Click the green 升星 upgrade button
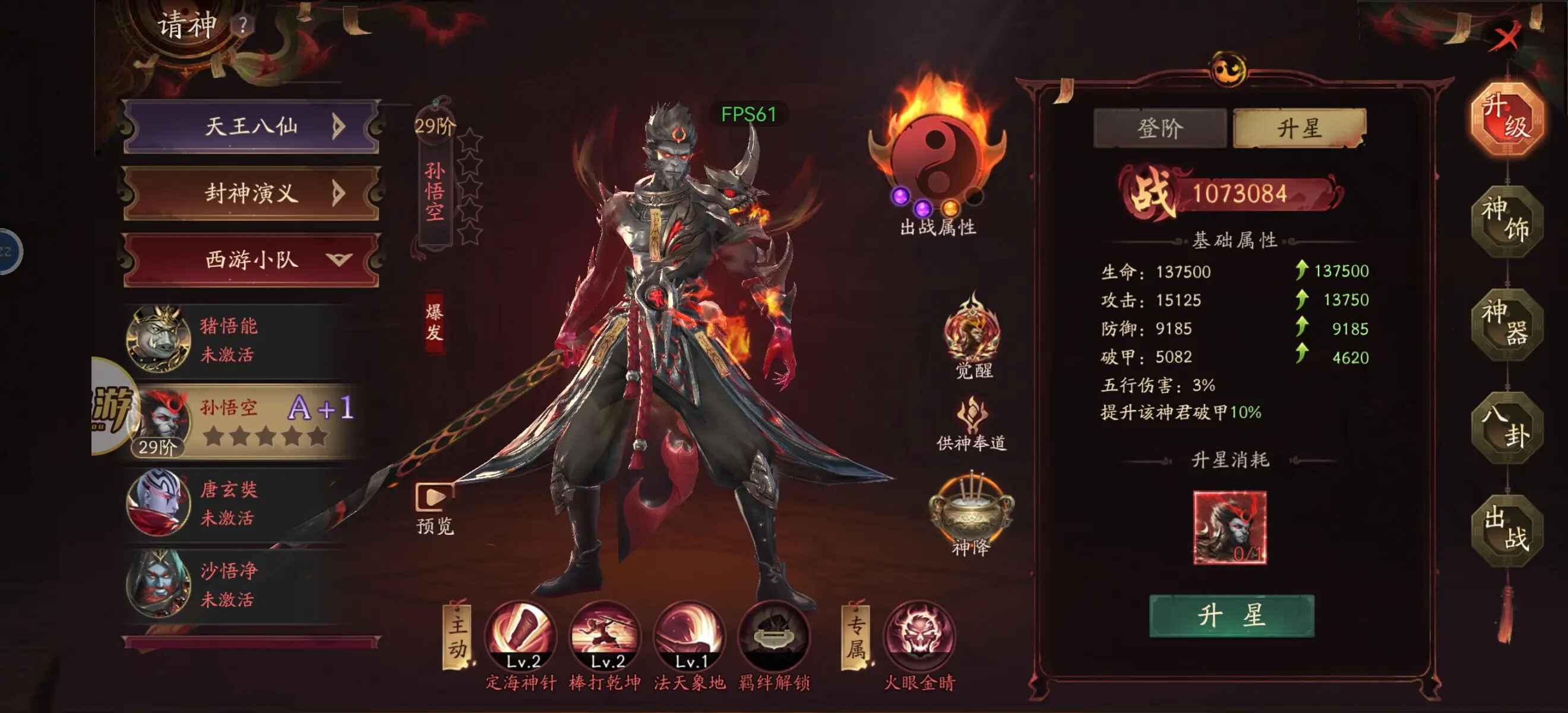Viewport: 1568px width, 713px height. pyautogui.click(x=1231, y=616)
